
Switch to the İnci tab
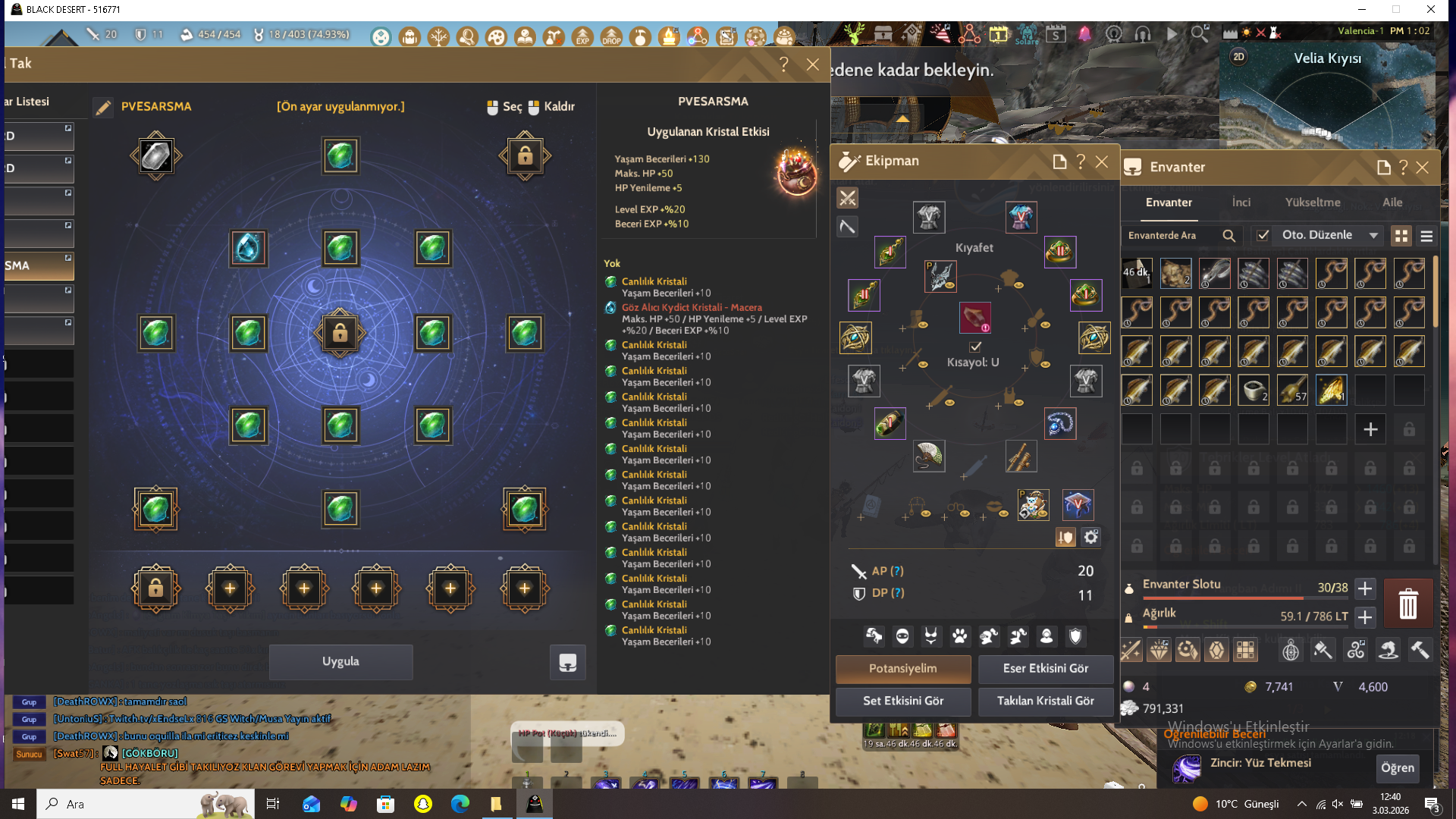pyautogui.click(x=1241, y=202)
